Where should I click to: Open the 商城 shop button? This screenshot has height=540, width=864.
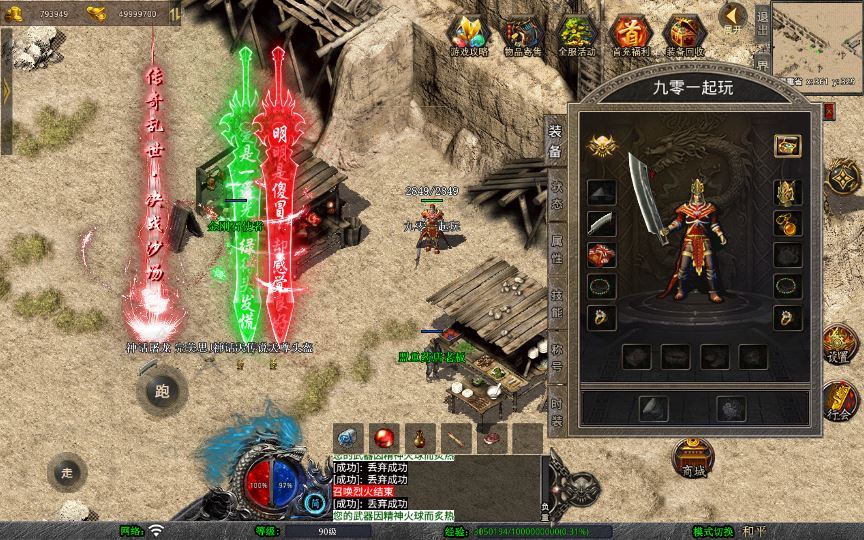pos(691,457)
